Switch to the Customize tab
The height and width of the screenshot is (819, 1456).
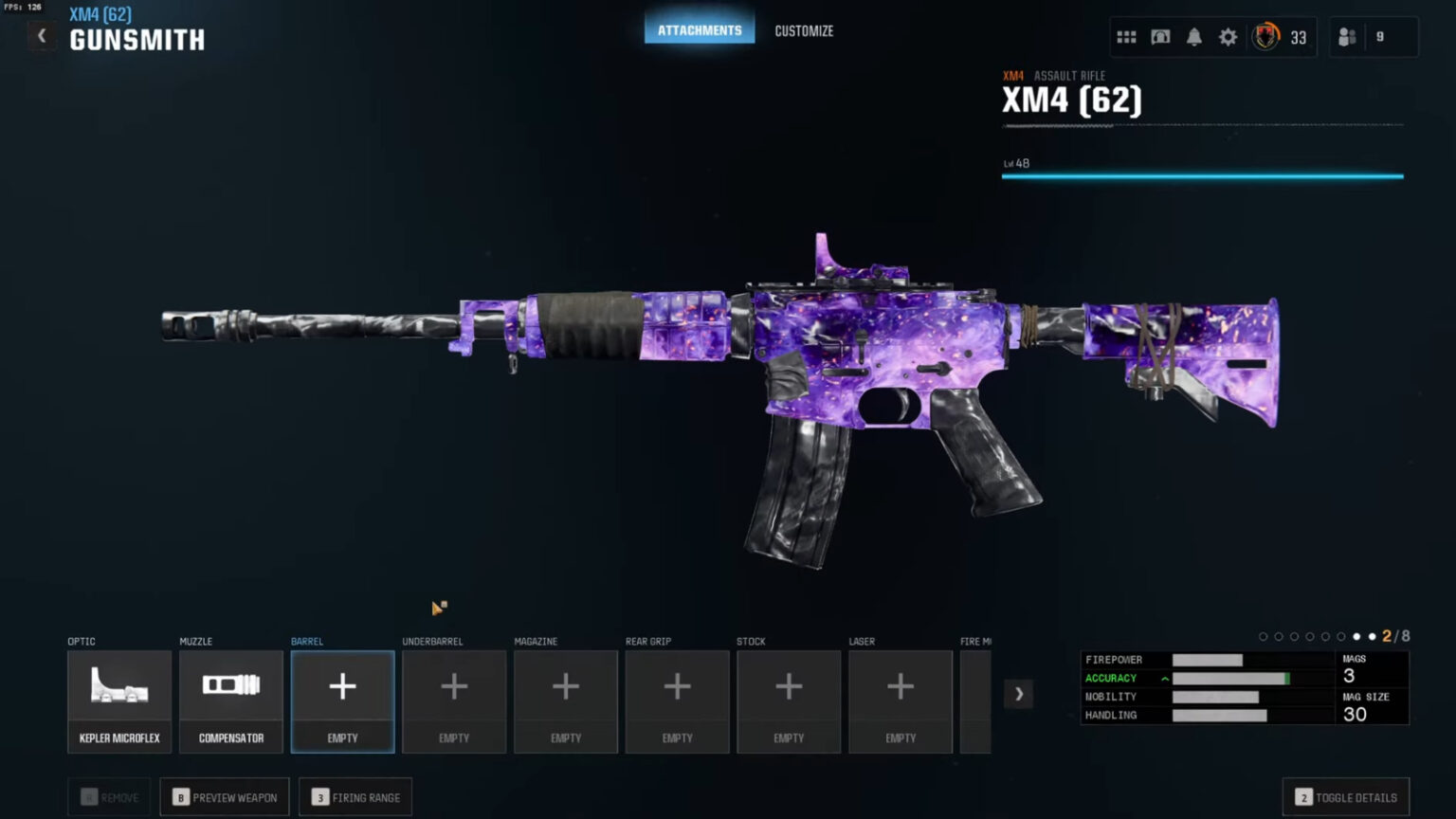[x=803, y=30]
